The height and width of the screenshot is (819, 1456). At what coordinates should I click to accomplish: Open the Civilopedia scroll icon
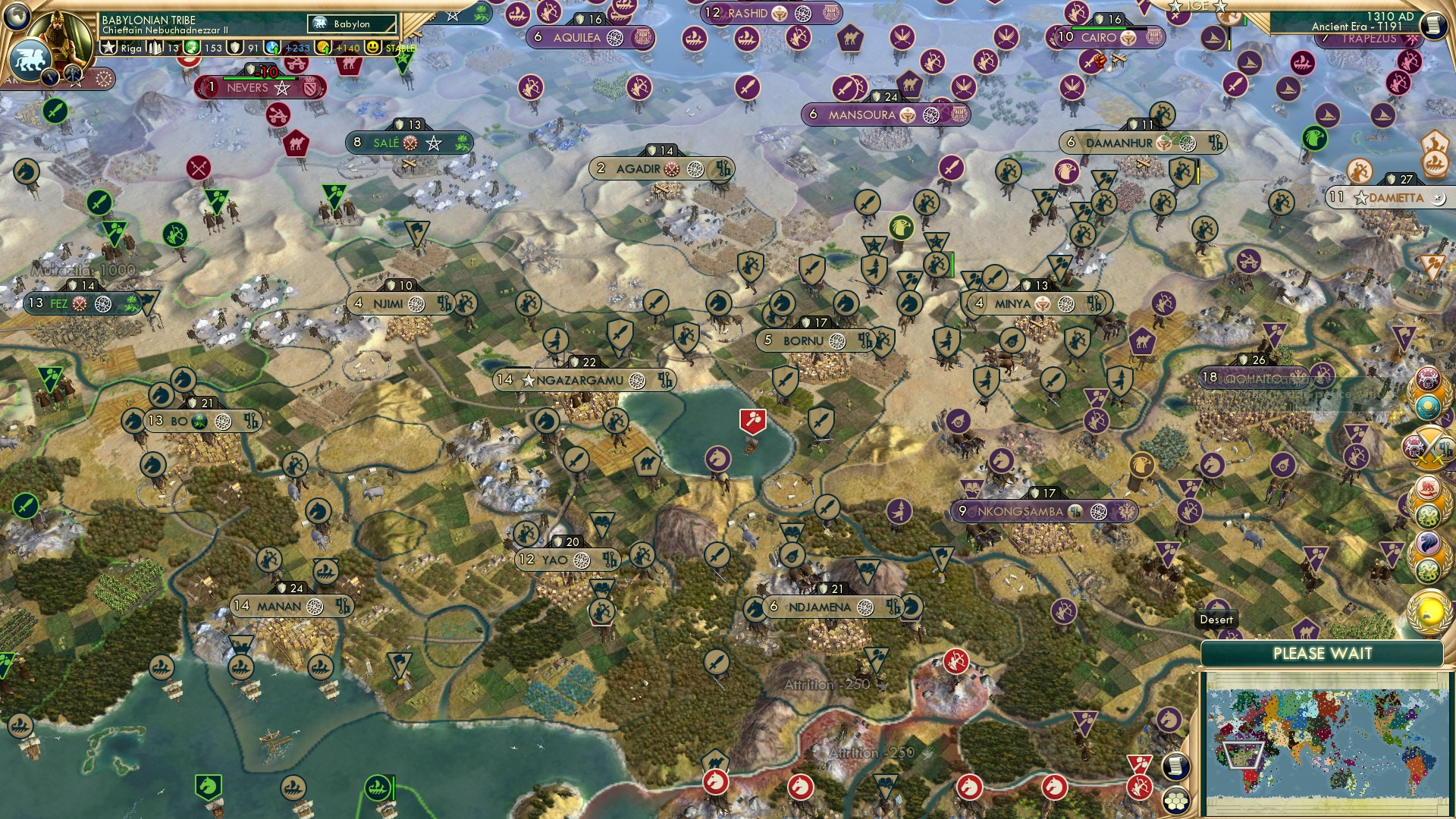pyautogui.click(x=1433, y=24)
